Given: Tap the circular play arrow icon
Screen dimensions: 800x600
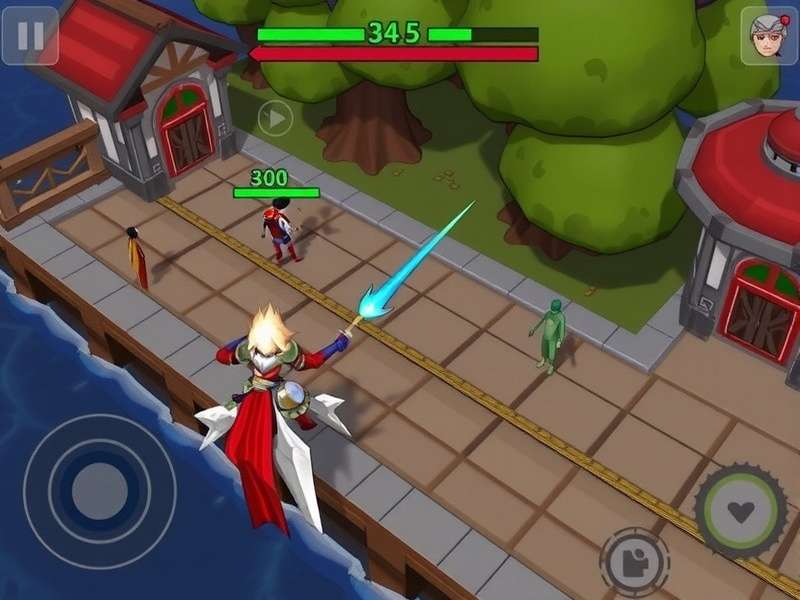Looking at the screenshot, I should (275, 119).
